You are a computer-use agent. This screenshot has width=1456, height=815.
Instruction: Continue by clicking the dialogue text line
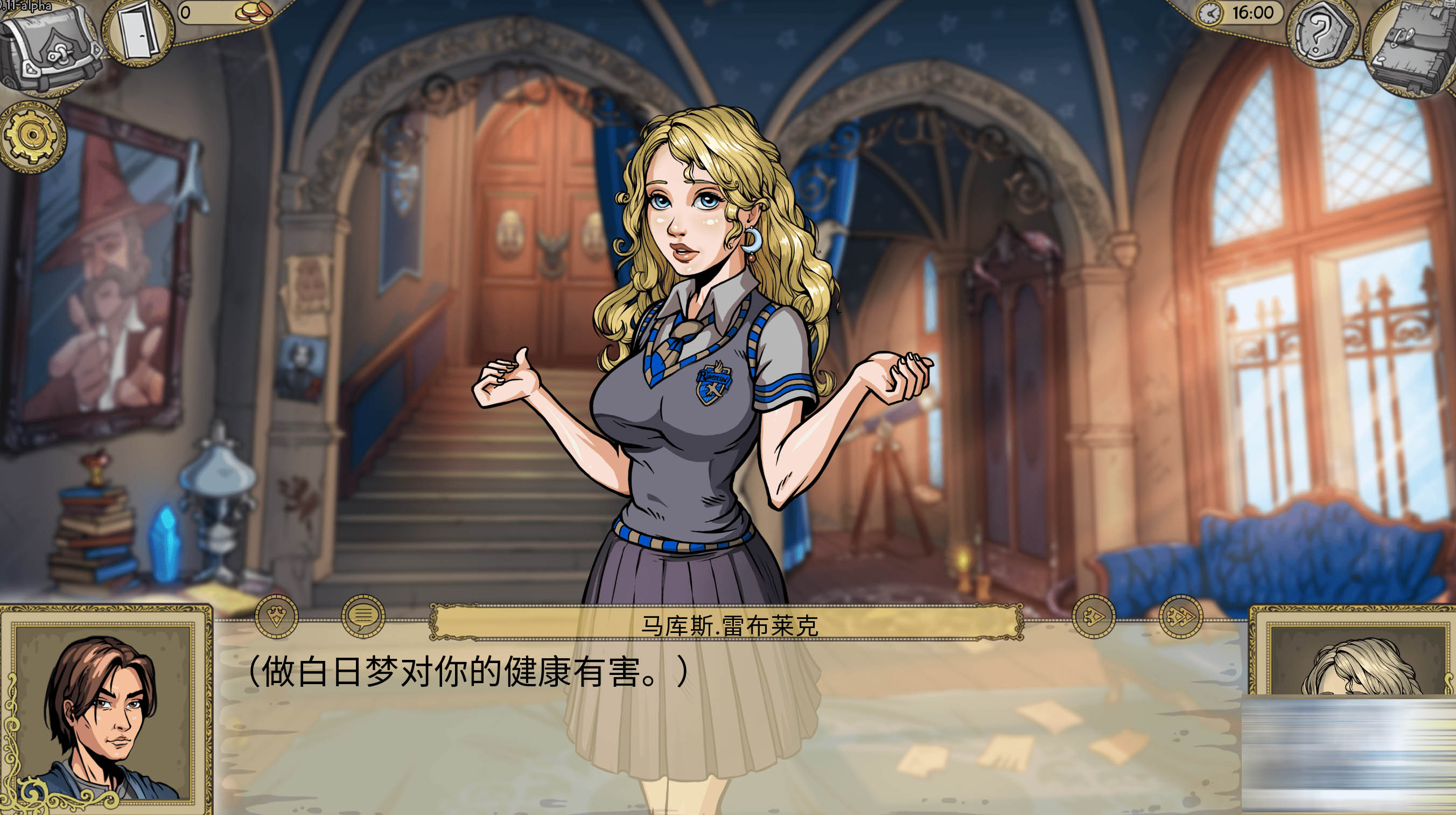[x=468, y=671]
